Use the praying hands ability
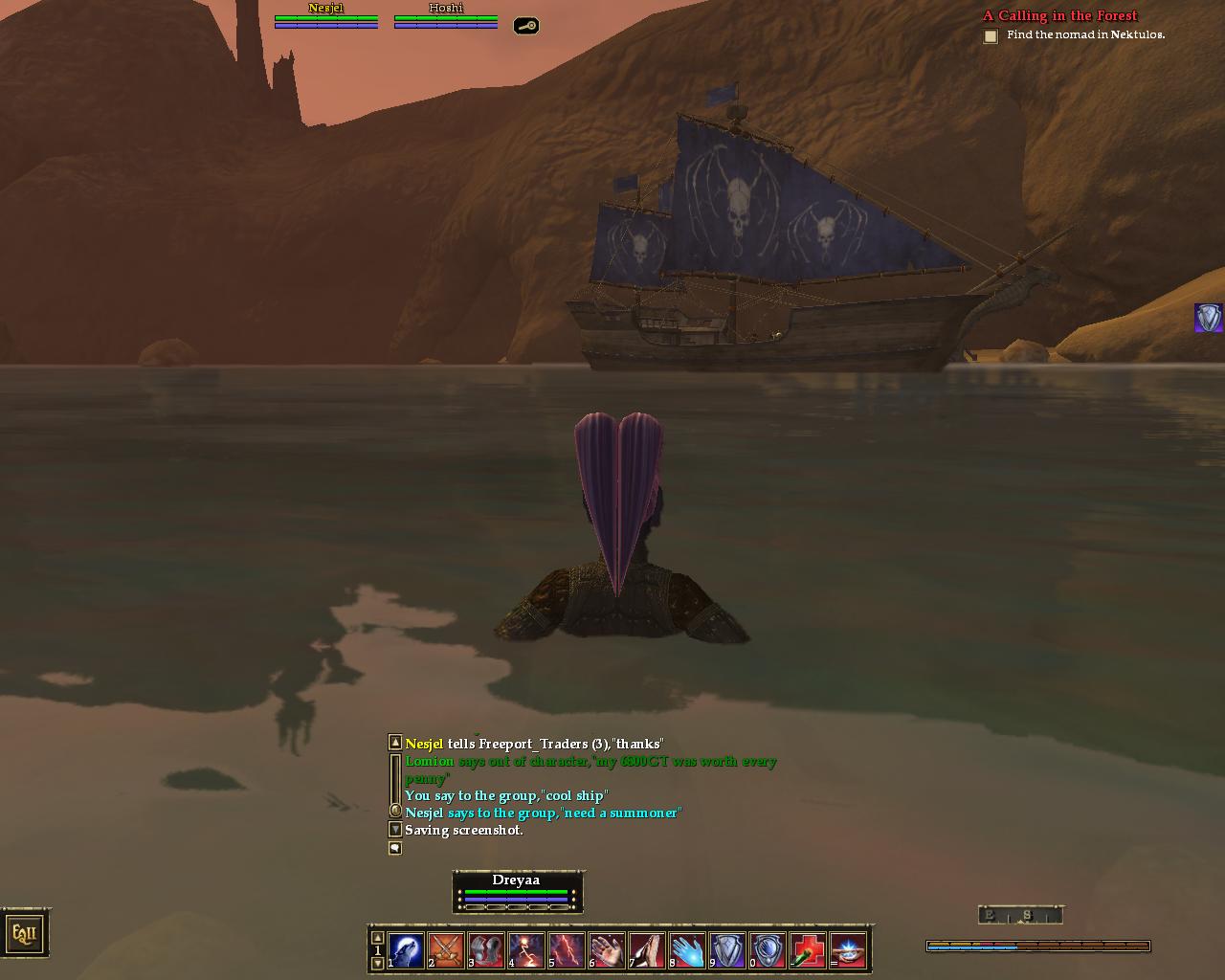The width and height of the screenshot is (1225, 980). (648, 951)
